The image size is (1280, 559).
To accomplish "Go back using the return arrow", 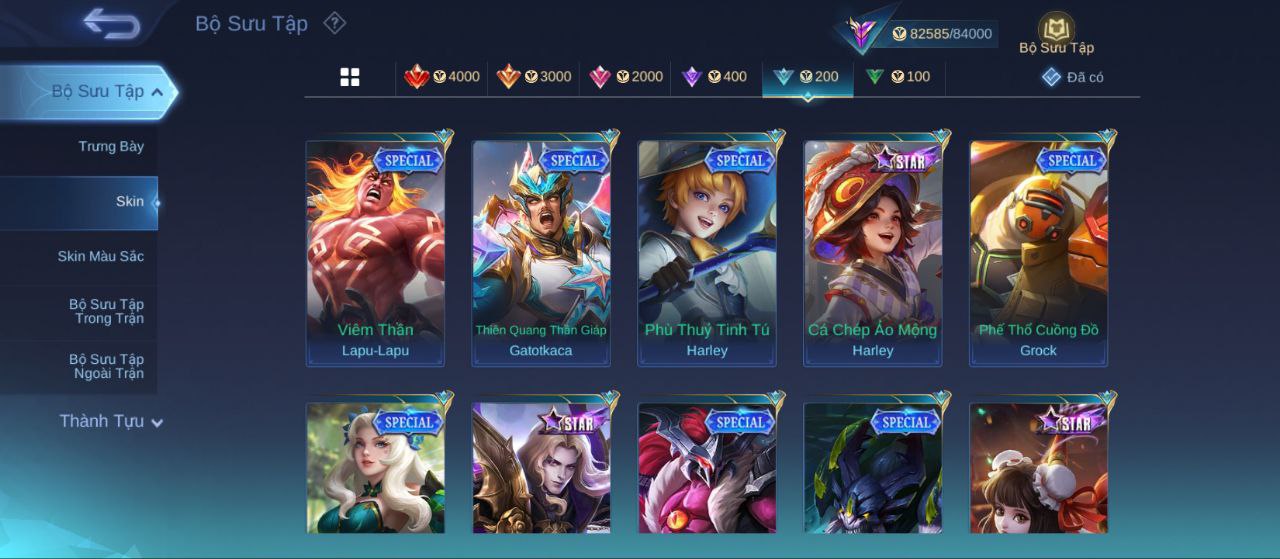I will click(111, 23).
